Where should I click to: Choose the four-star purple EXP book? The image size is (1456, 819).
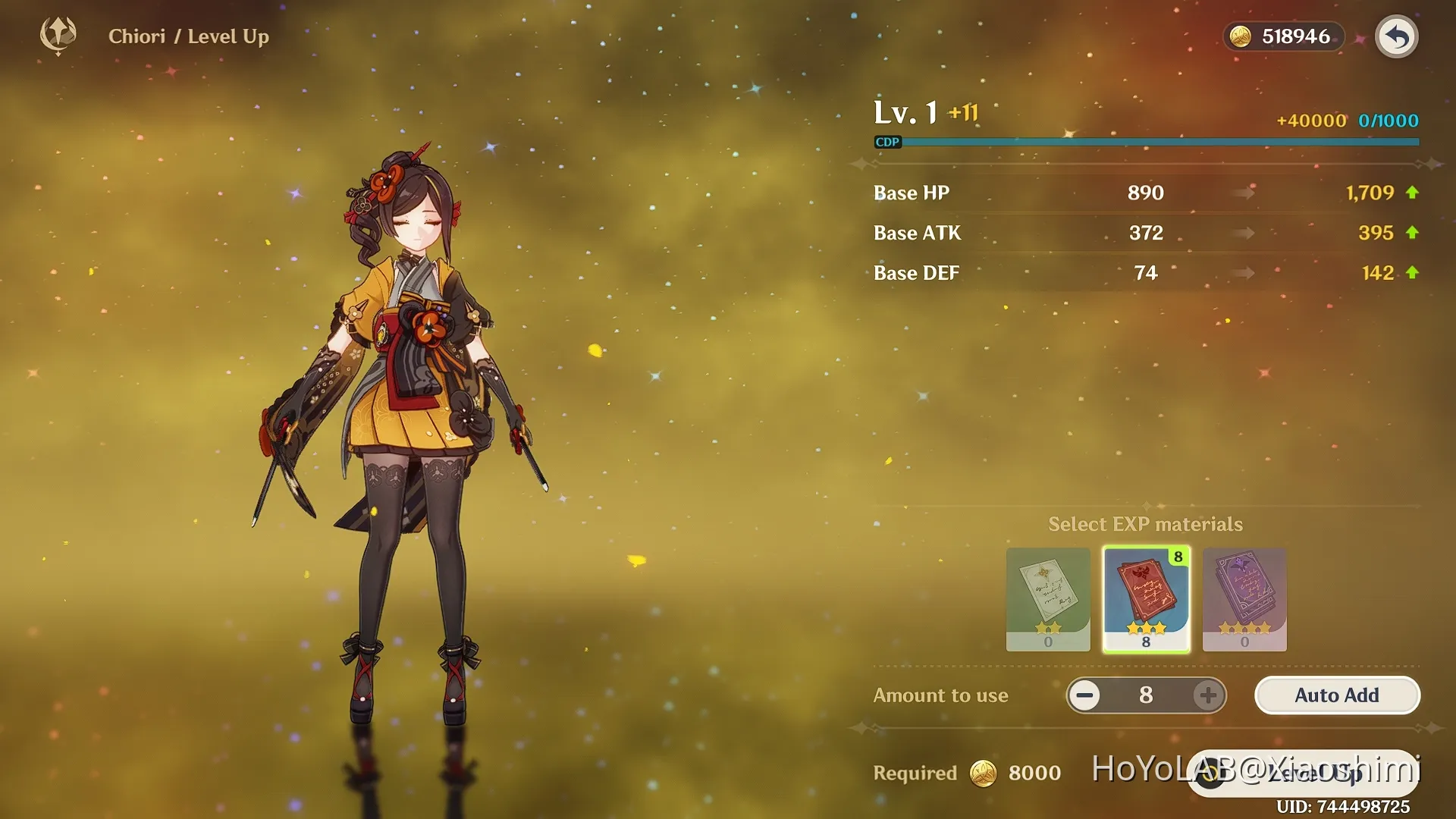coord(1244,599)
